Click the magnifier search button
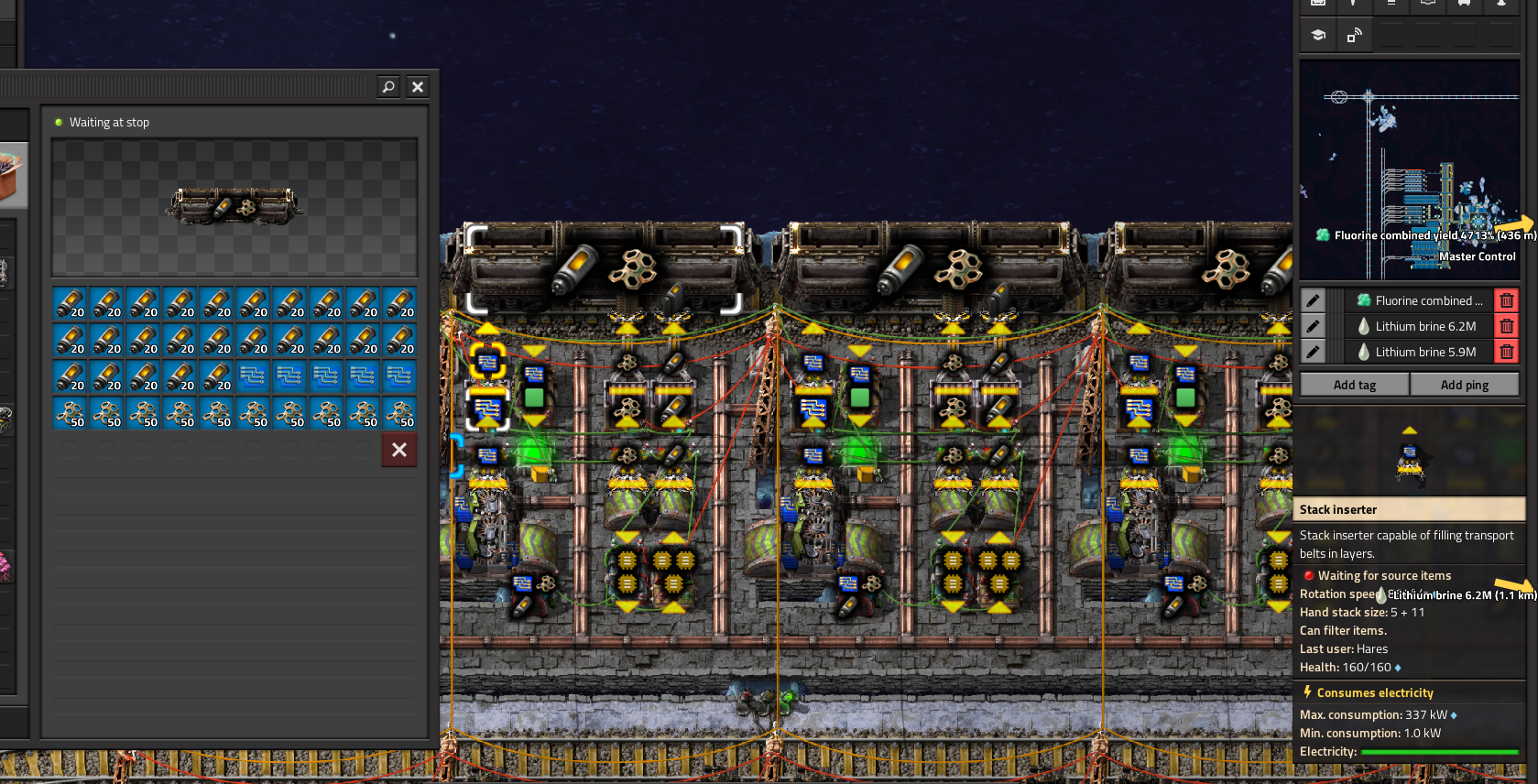This screenshot has width=1538, height=784. click(388, 87)
